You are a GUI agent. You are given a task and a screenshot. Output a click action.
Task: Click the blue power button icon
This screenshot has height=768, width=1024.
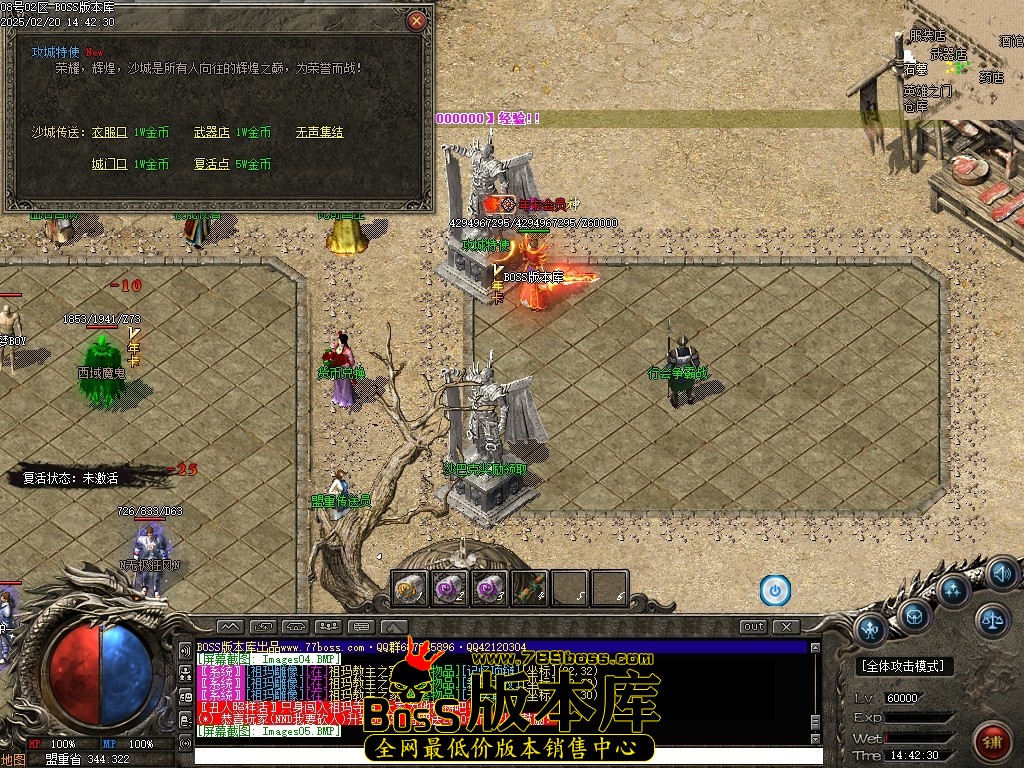pyautogui.click(x=775, y=590)
